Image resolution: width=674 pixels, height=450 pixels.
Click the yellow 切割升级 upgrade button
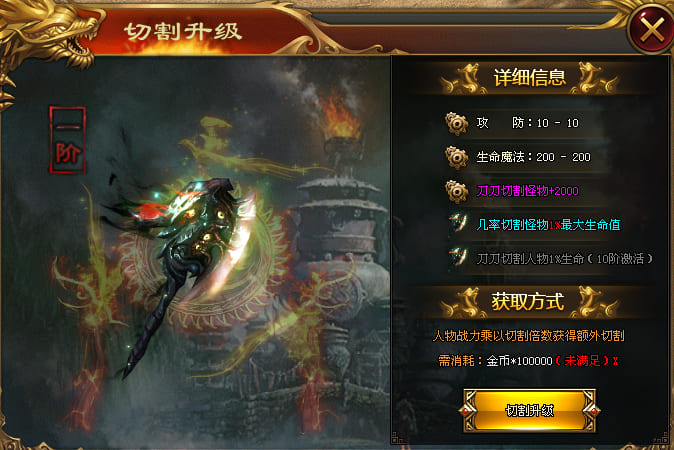[x=529, y=410]
